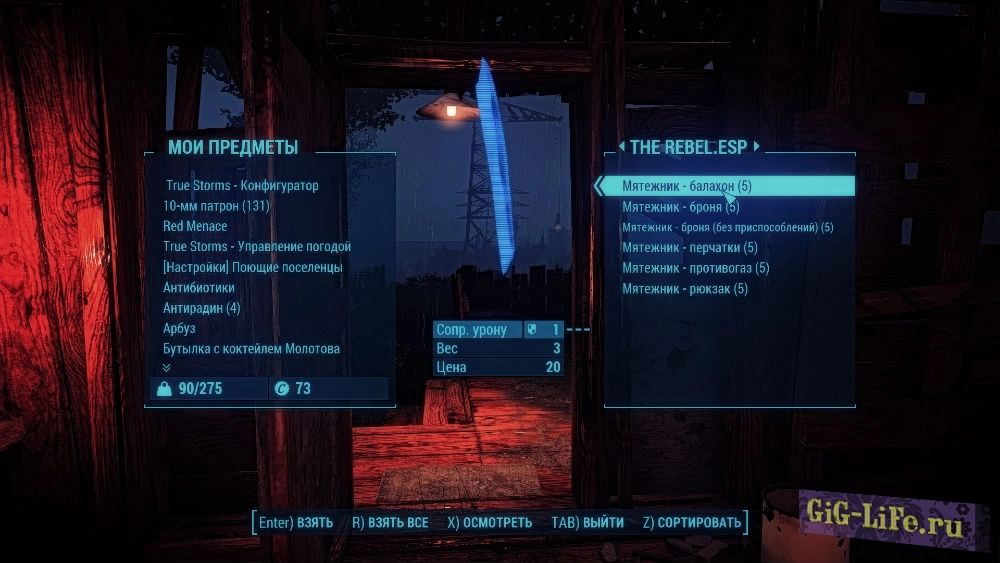The width and height of the screenshot is (1000, 563).
Task: Select Бутылка с коктейлем Молотова
Action: [x=252, y=348]
